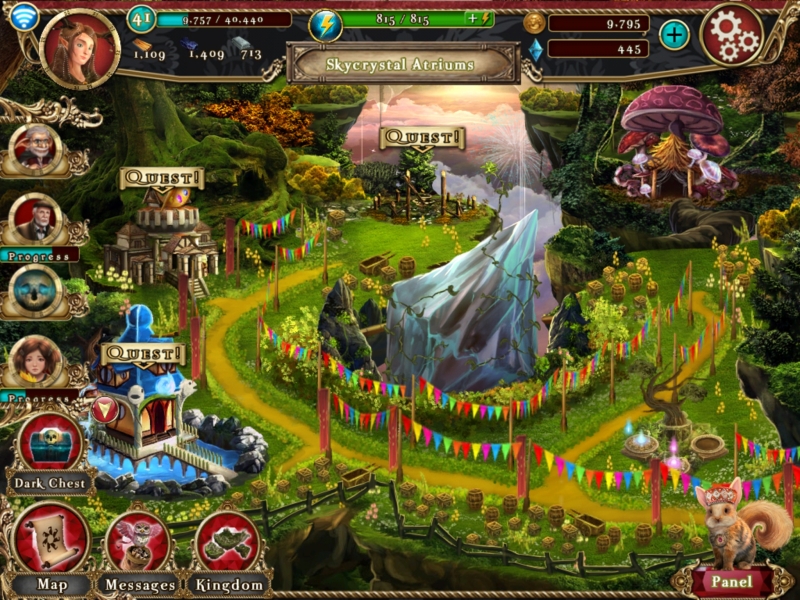This screenshot has height=600, width=800.
Task: Open the player avatar portrait
Action: [x=80, y=47]
